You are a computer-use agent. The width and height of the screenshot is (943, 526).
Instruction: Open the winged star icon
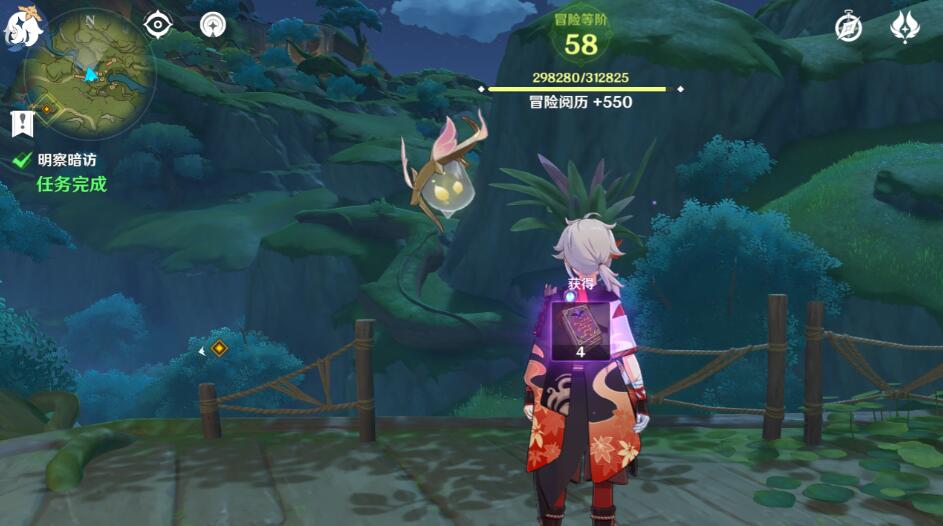pos(905,27)
